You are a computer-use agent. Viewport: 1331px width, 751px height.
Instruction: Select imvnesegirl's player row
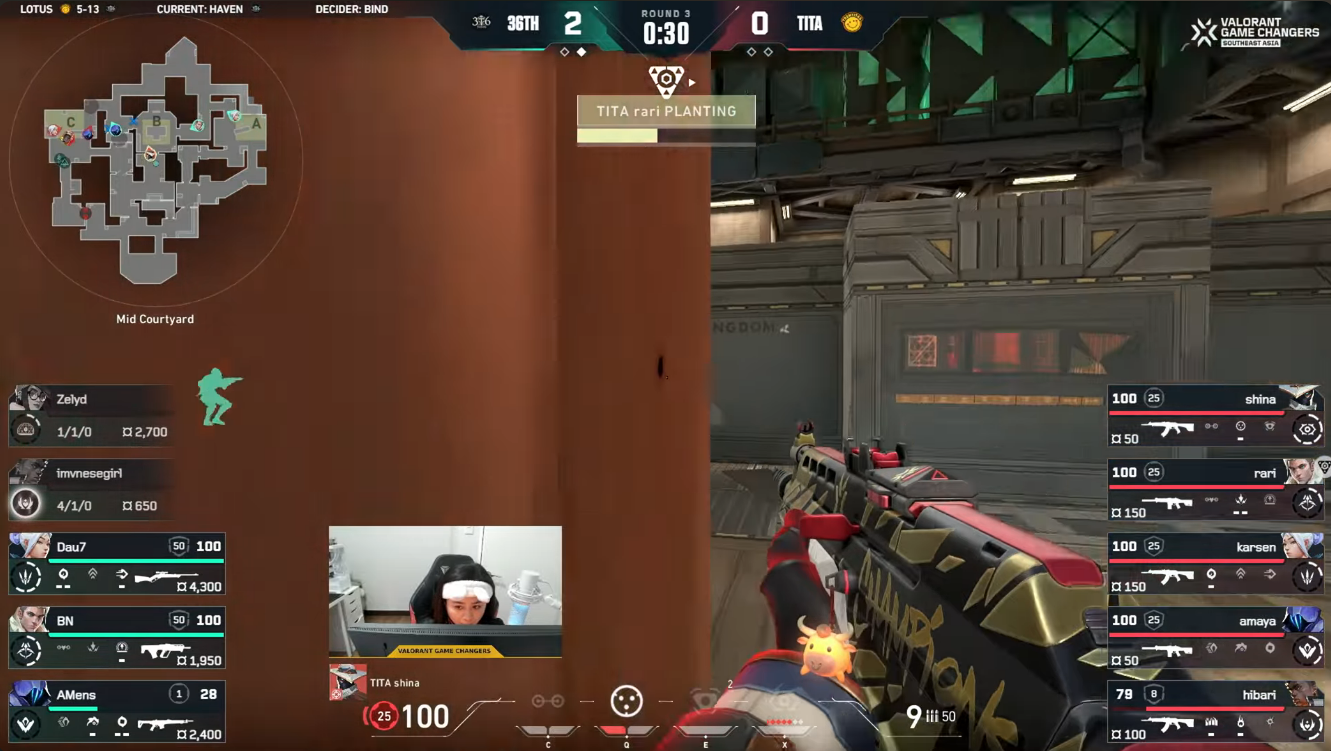90,489
